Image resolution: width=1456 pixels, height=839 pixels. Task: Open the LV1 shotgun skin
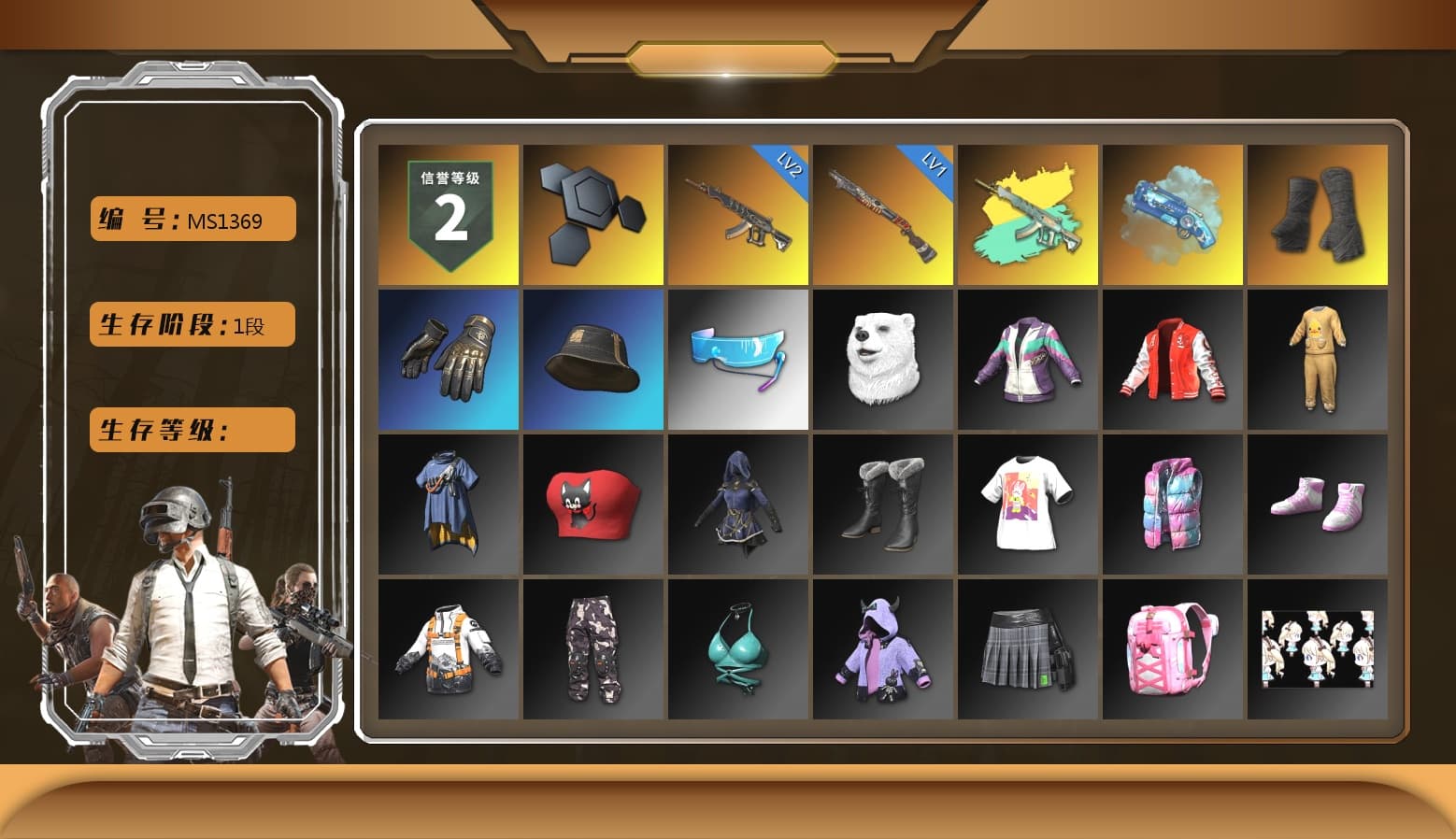(883, 214)
